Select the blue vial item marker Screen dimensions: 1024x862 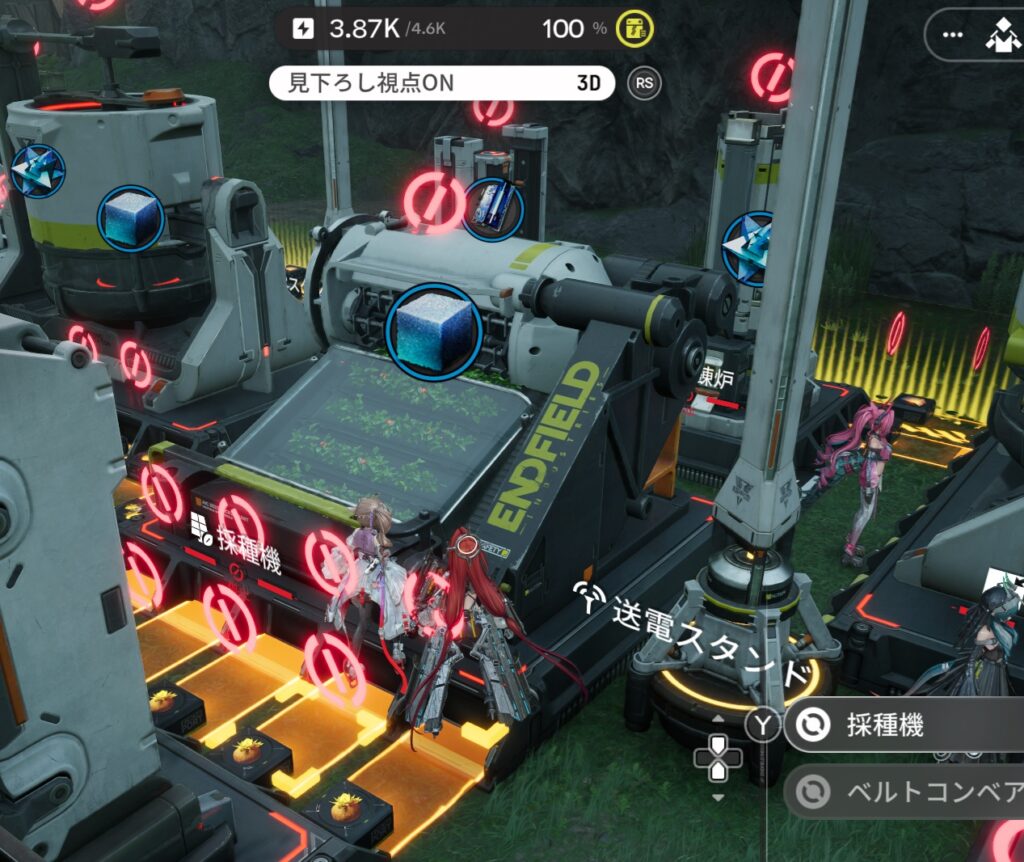495,209
